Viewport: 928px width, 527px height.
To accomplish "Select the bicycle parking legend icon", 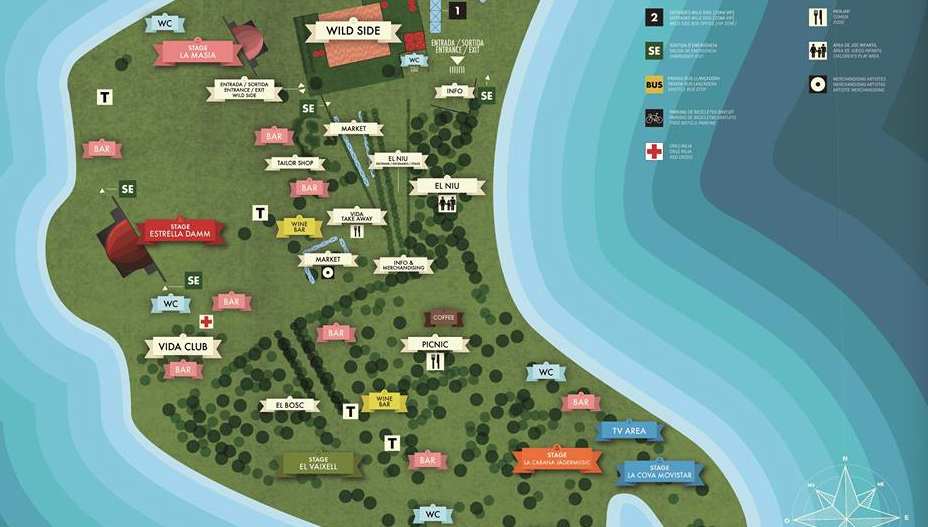I will (654, 117).
